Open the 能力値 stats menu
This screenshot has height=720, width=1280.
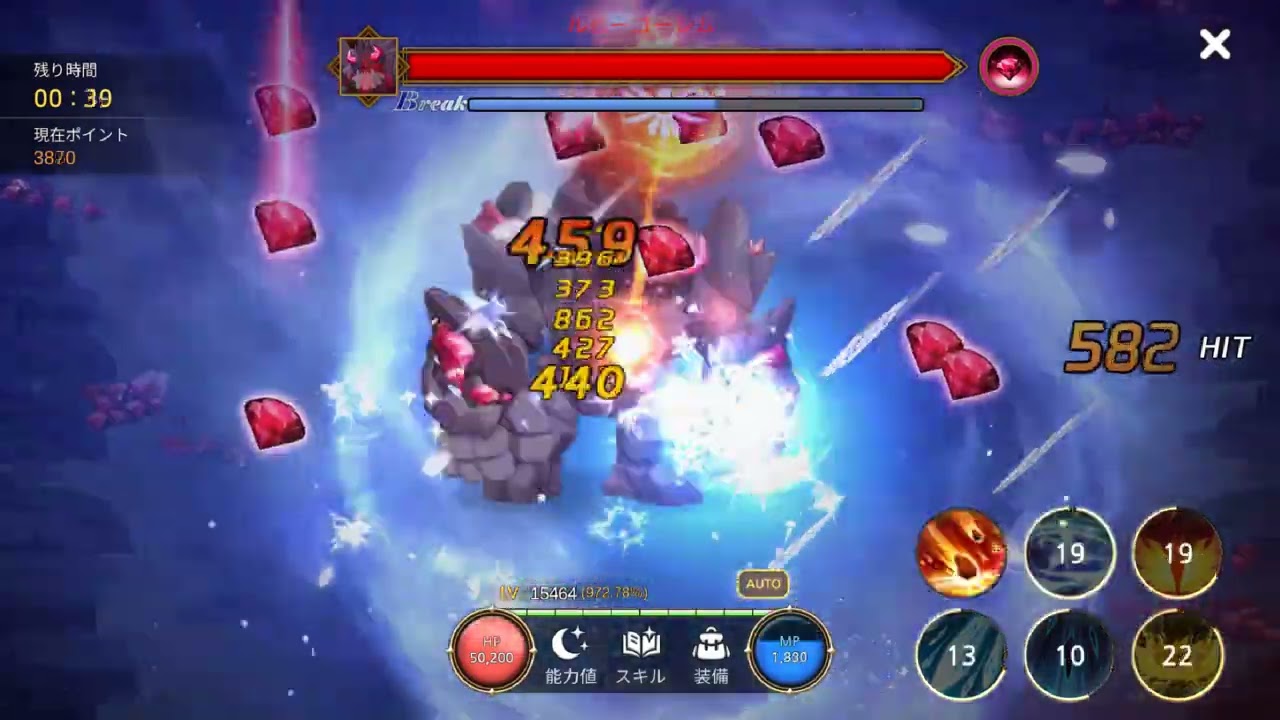click(571, 655)
